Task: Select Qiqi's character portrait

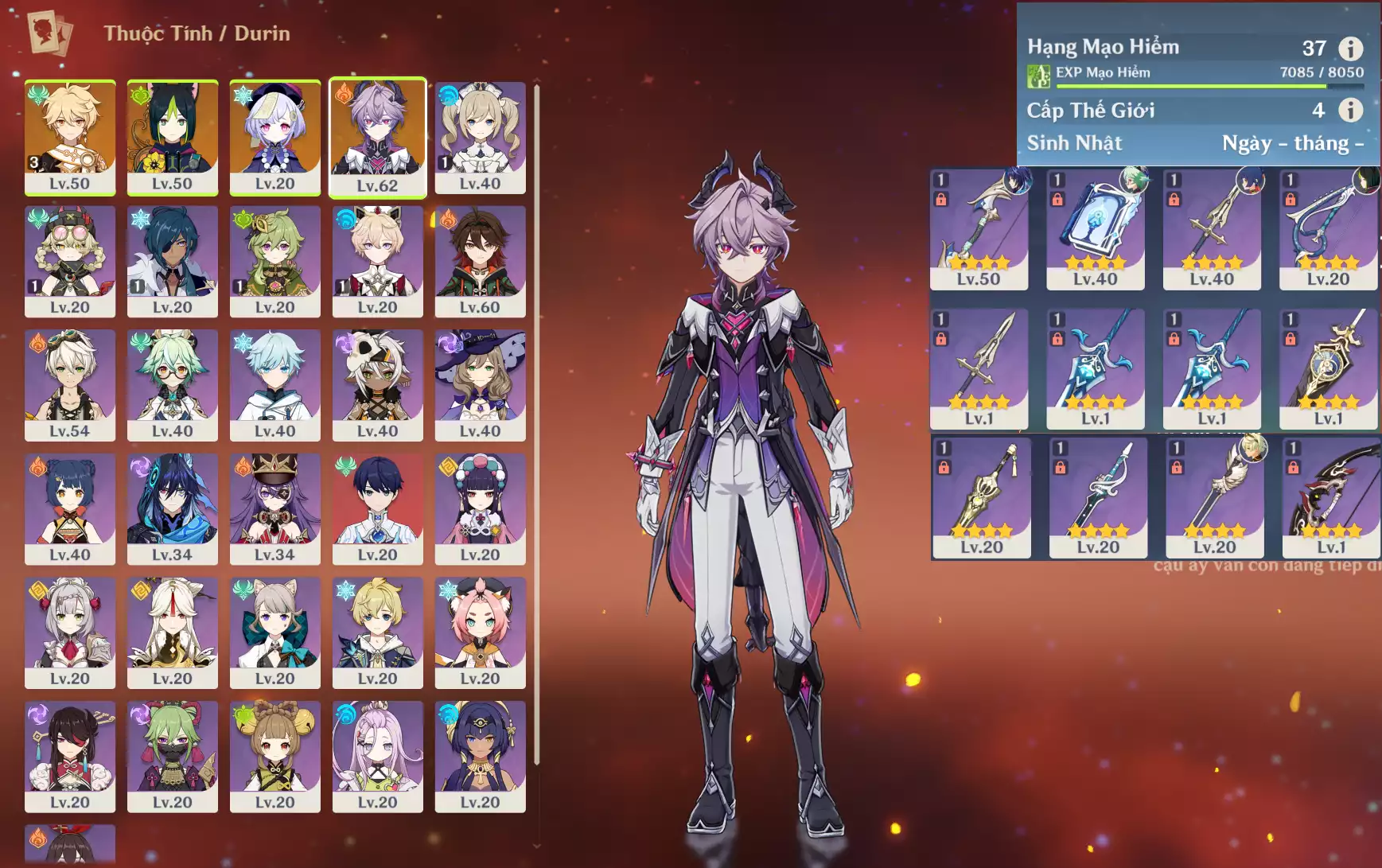Action: [x=275, y=137]
